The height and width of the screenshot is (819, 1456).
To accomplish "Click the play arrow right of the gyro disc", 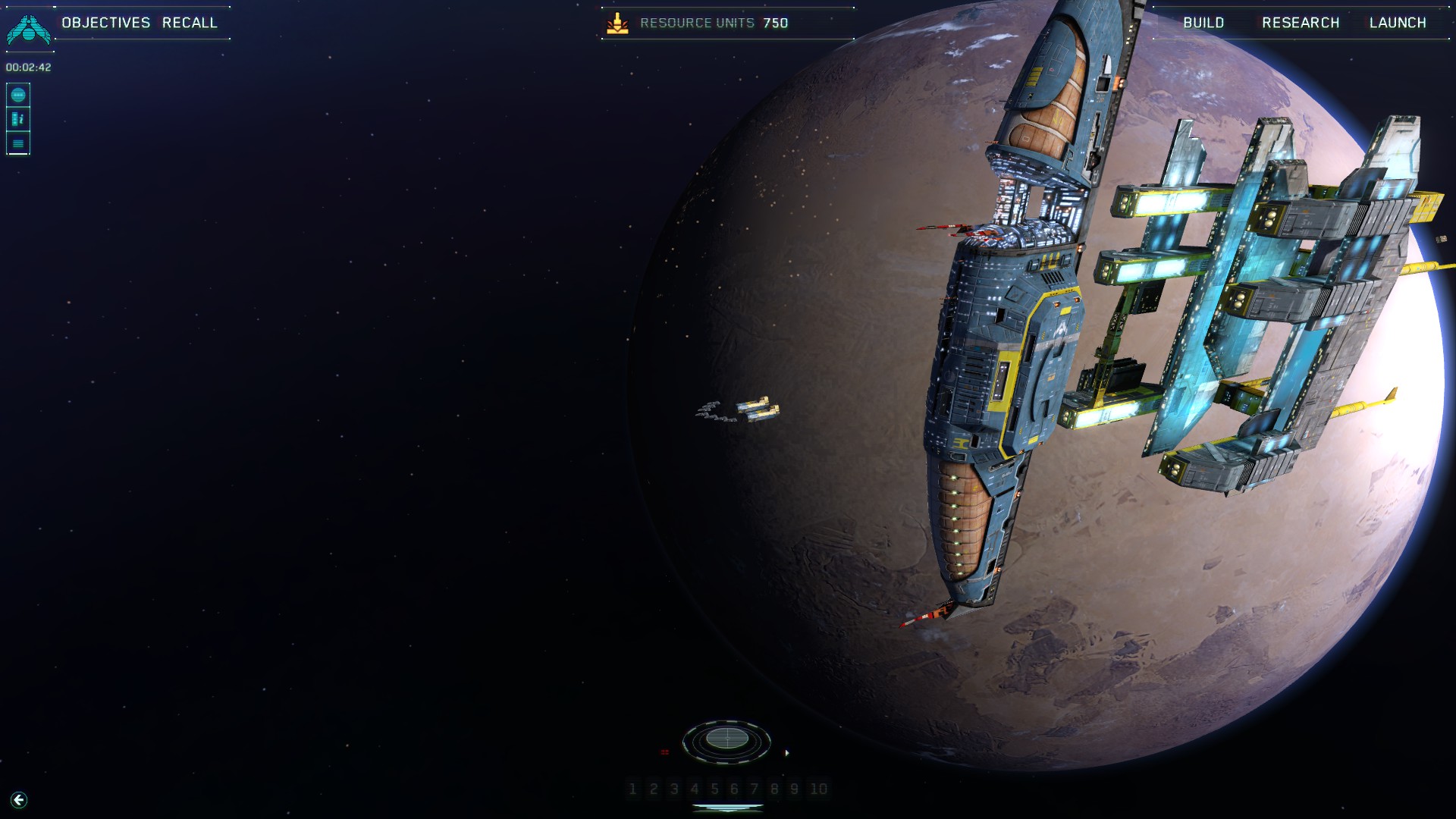I will [789, 753].
